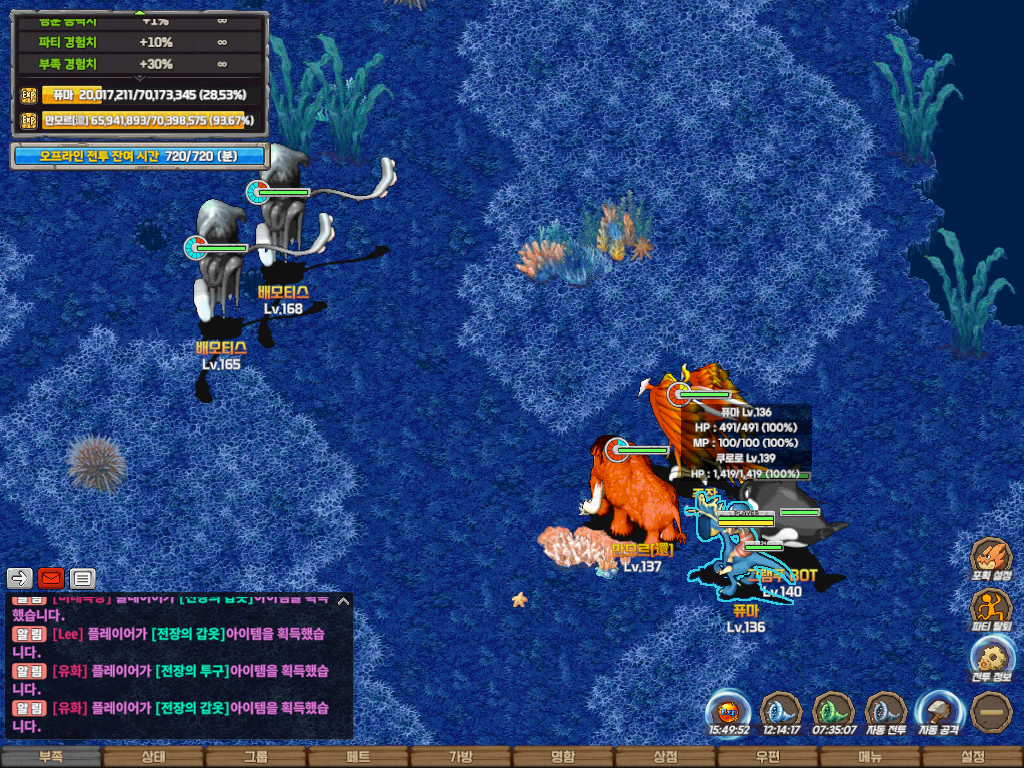The image size is (1024, 768).
Task: Open the chat log list icon
Action: (82, 578)
